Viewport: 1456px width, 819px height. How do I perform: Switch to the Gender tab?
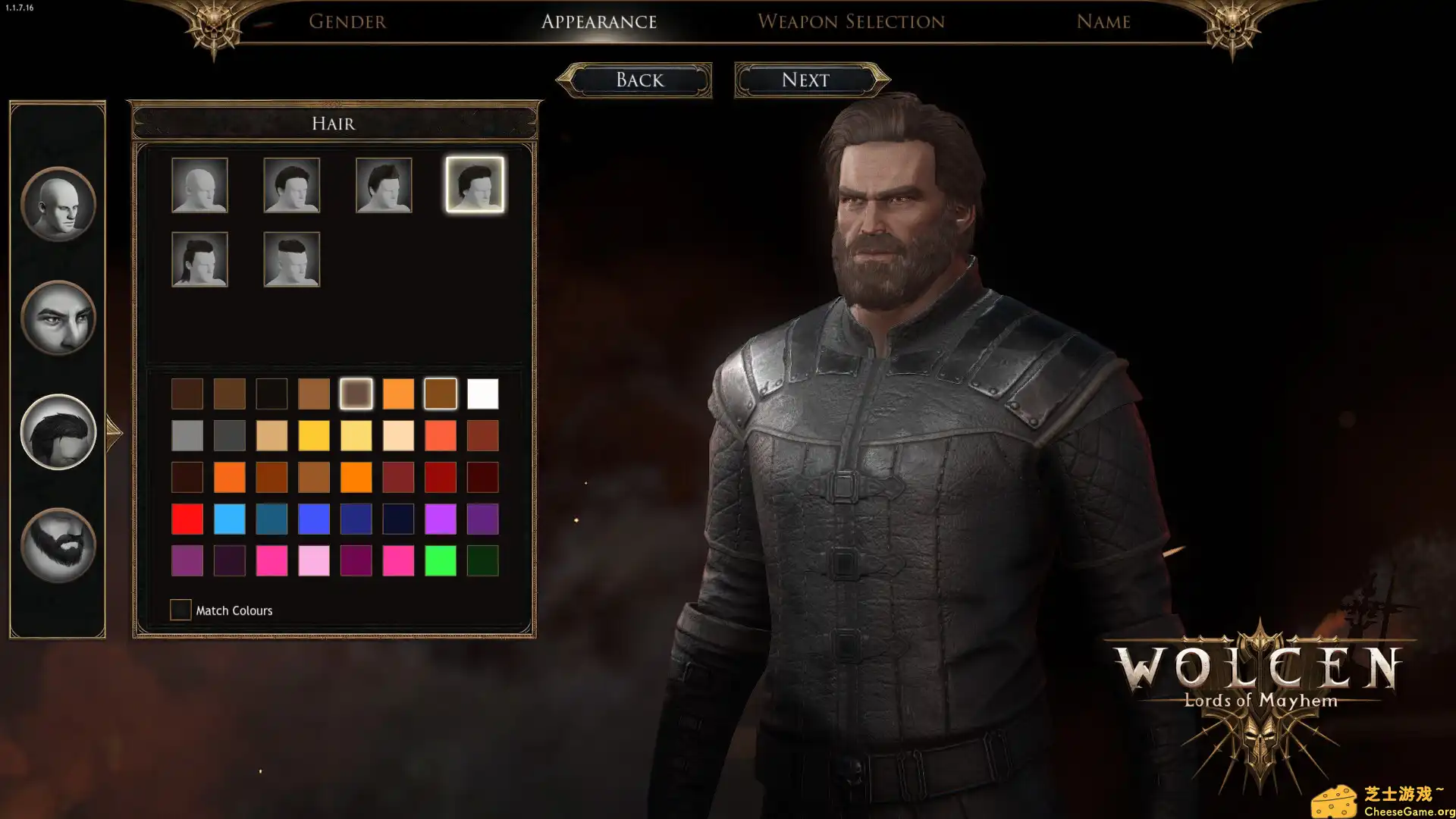coord(347,22)
